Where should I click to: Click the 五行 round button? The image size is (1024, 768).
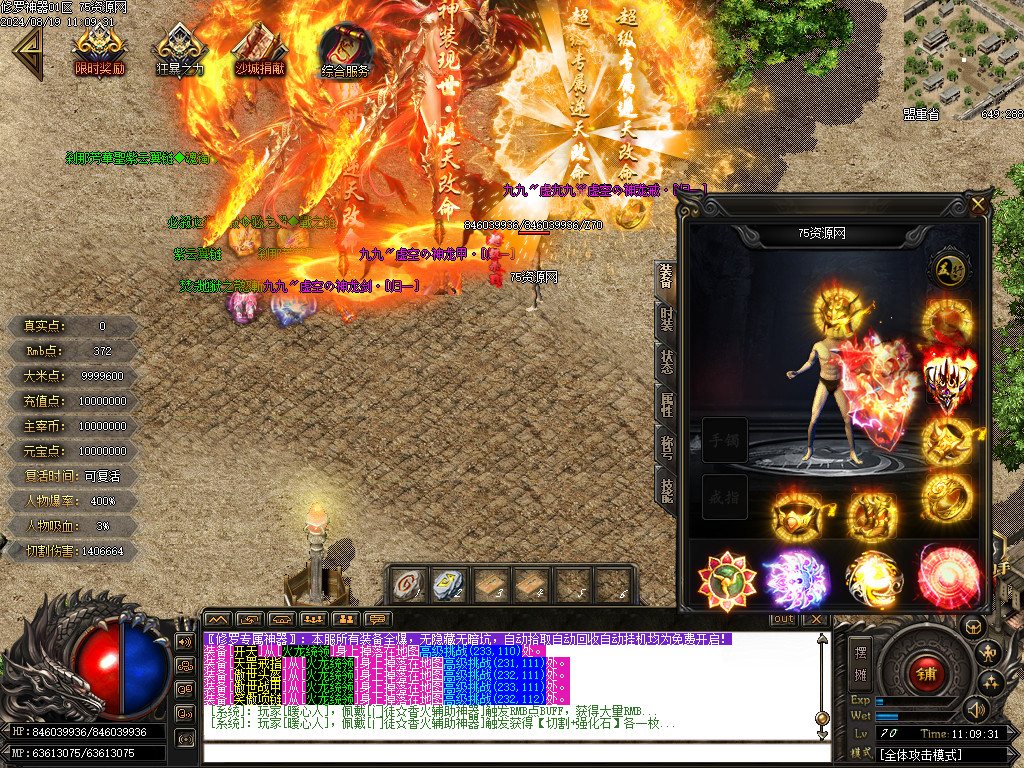coord(945,269)
